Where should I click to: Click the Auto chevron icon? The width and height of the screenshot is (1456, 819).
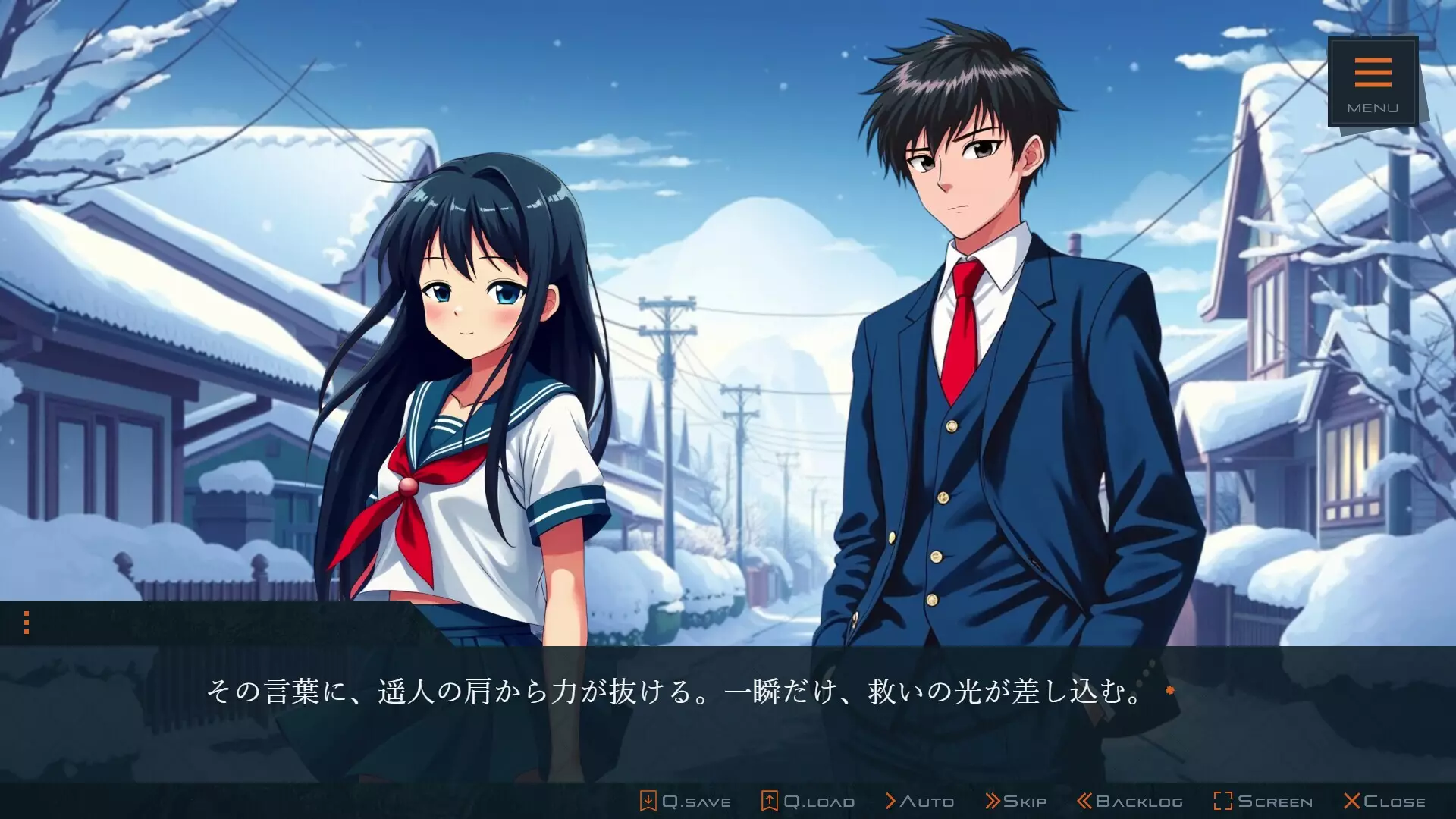[x=892, y=800]
